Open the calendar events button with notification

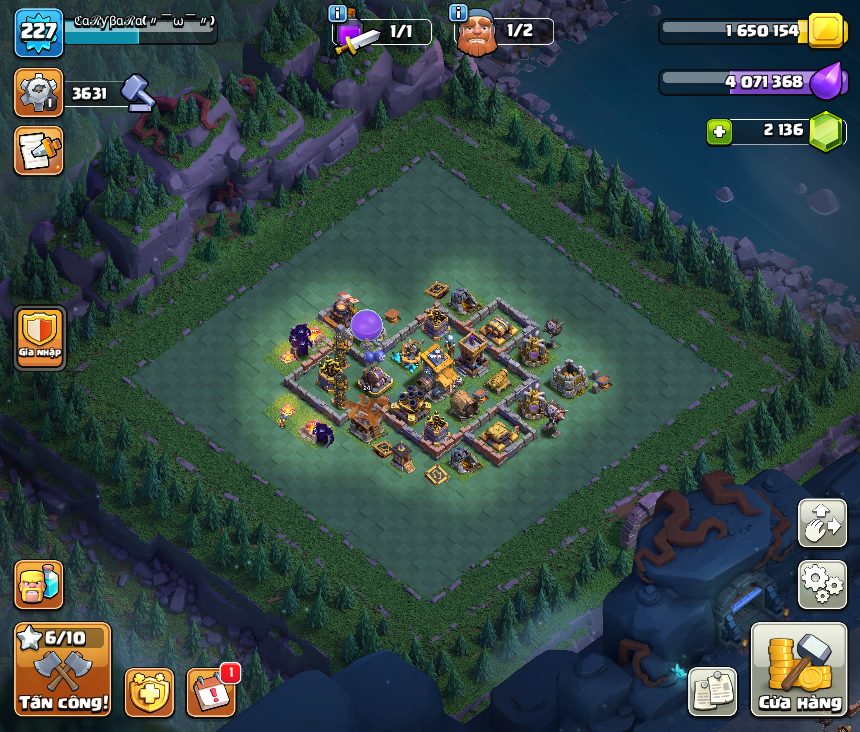pos(211,692)
